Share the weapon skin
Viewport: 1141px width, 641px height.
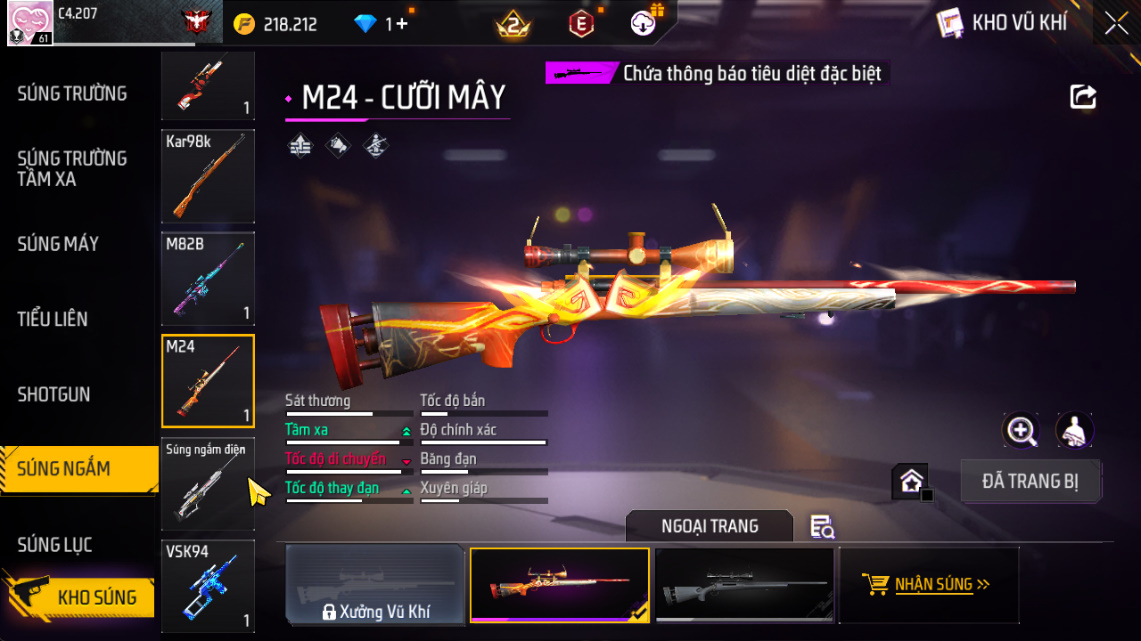[1083, 97]
